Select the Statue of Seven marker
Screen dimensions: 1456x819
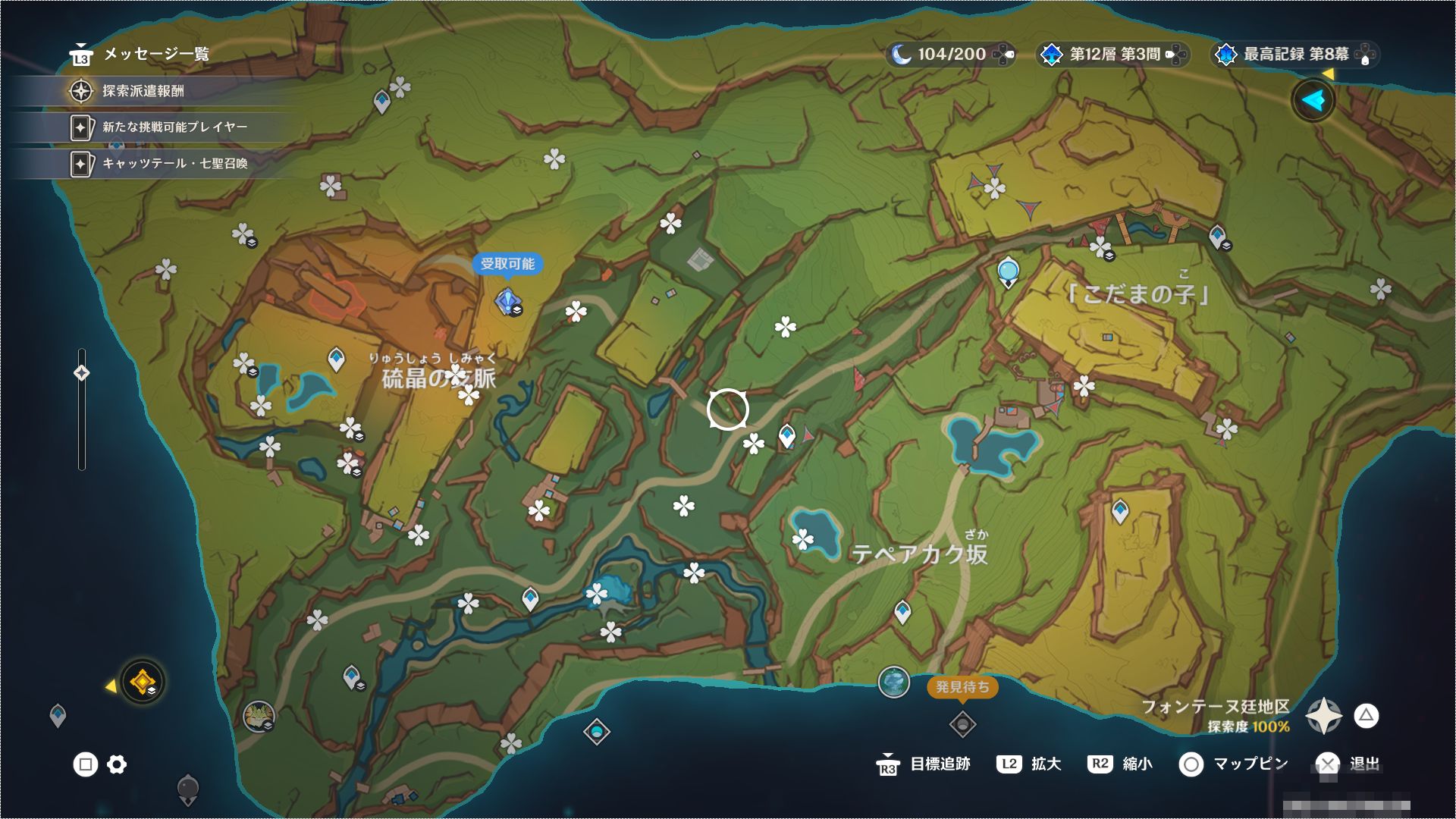(1008, 271)
